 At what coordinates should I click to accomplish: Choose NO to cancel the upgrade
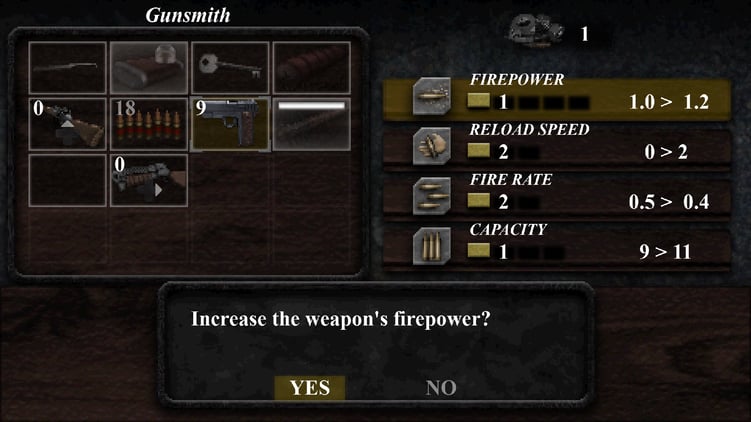pos(441,388)
